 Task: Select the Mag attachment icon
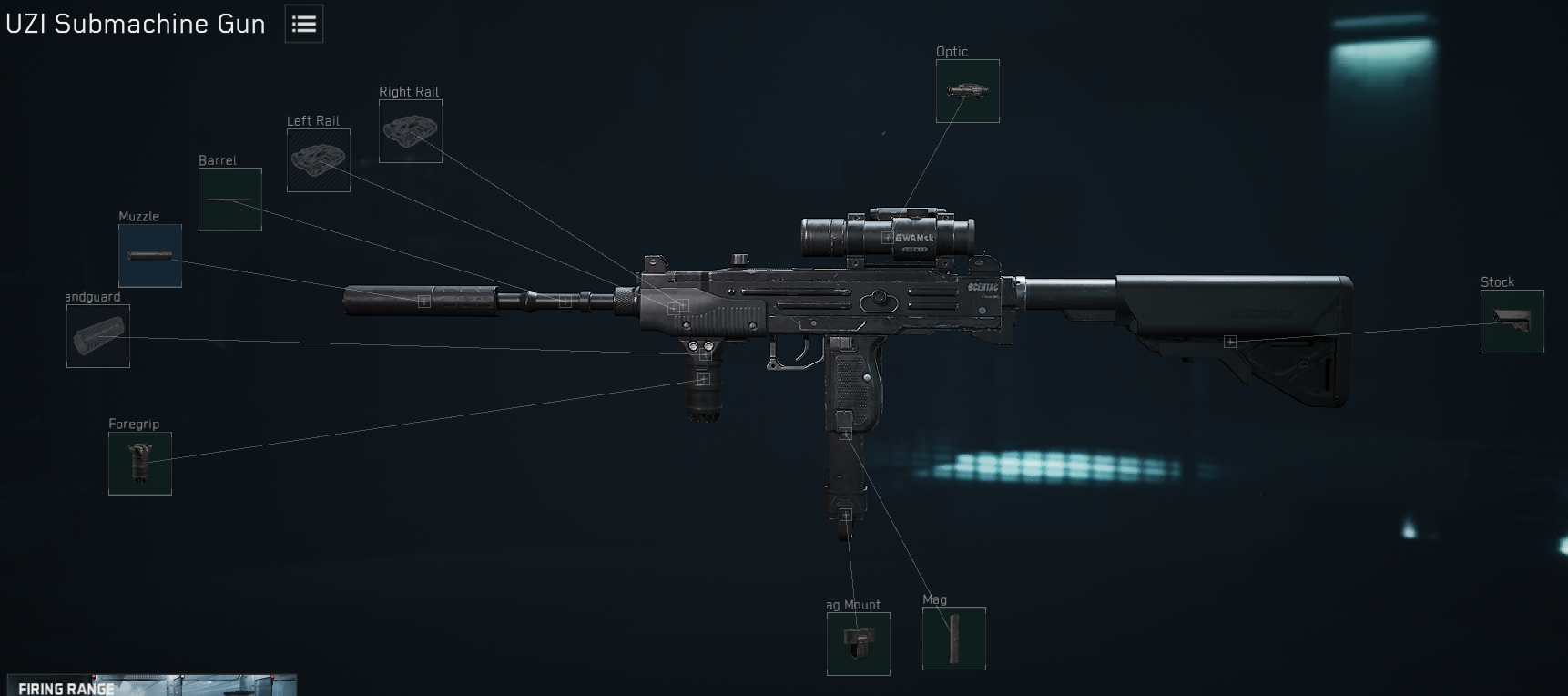tap(953, 638)
